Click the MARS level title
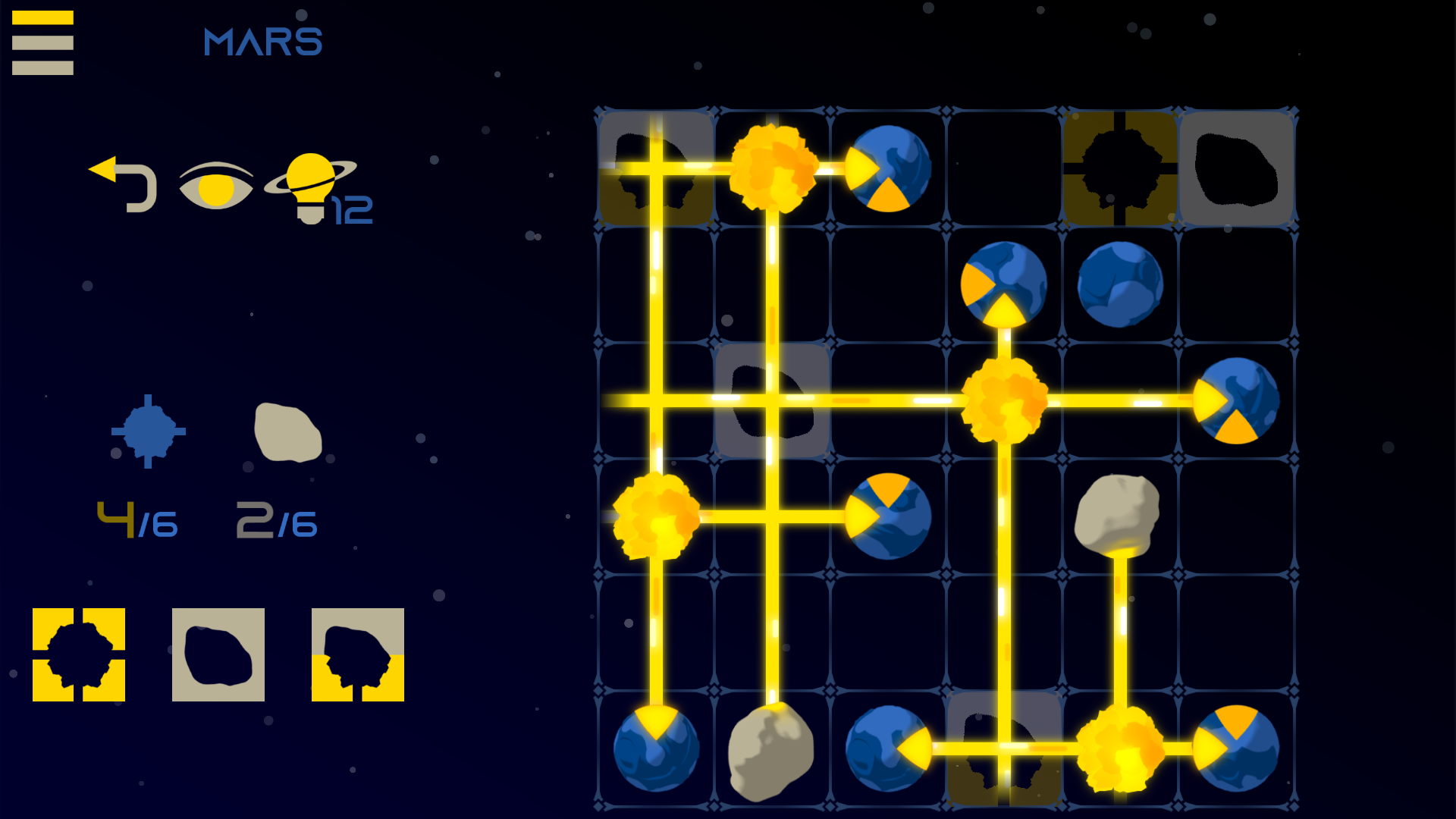 pyautogui.click(x=262, y=42)
